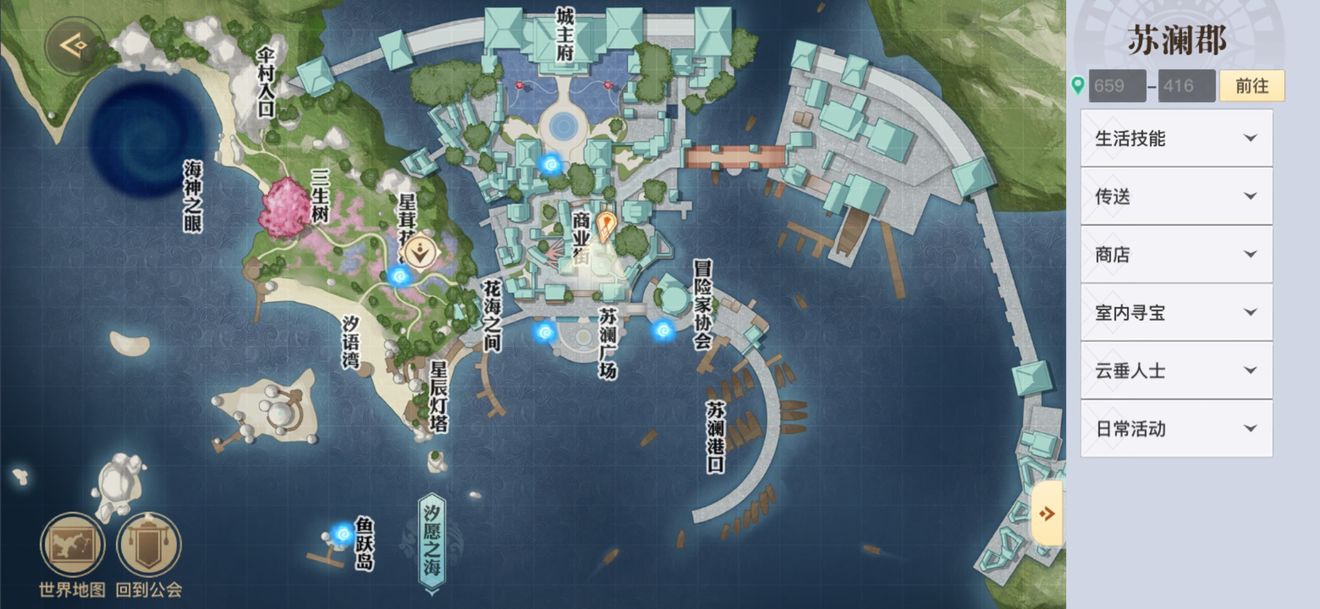Select the X coordinate field showing 659
This screenshot has width=1320, height=609.
click(1117, 86)
